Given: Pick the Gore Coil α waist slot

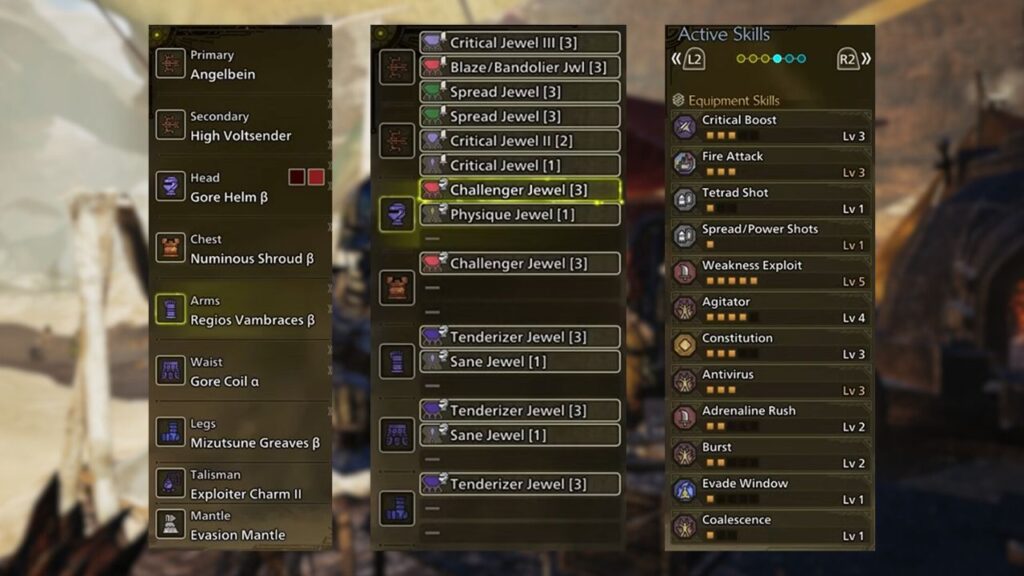Looking at the screenshot, I should [x=240, y=372].
